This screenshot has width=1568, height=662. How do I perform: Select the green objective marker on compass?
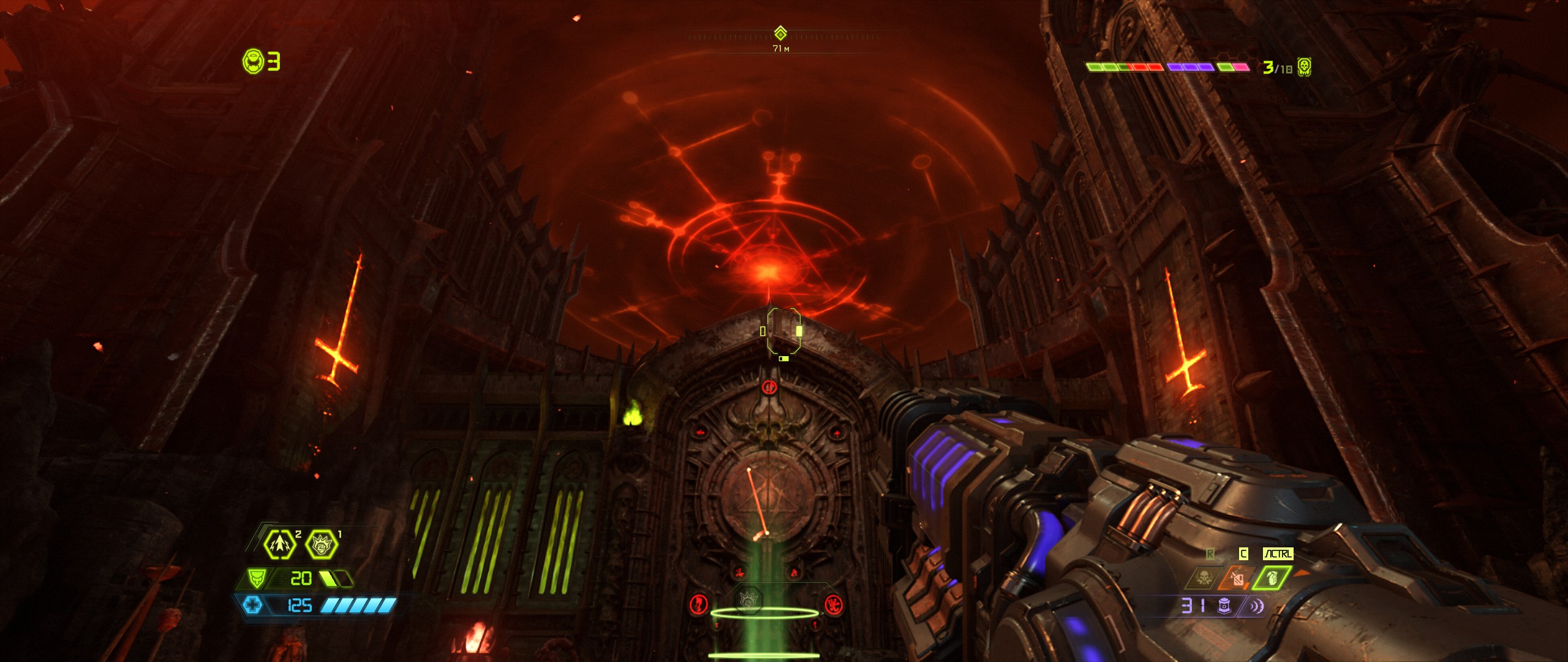click(x=780, y=33)
